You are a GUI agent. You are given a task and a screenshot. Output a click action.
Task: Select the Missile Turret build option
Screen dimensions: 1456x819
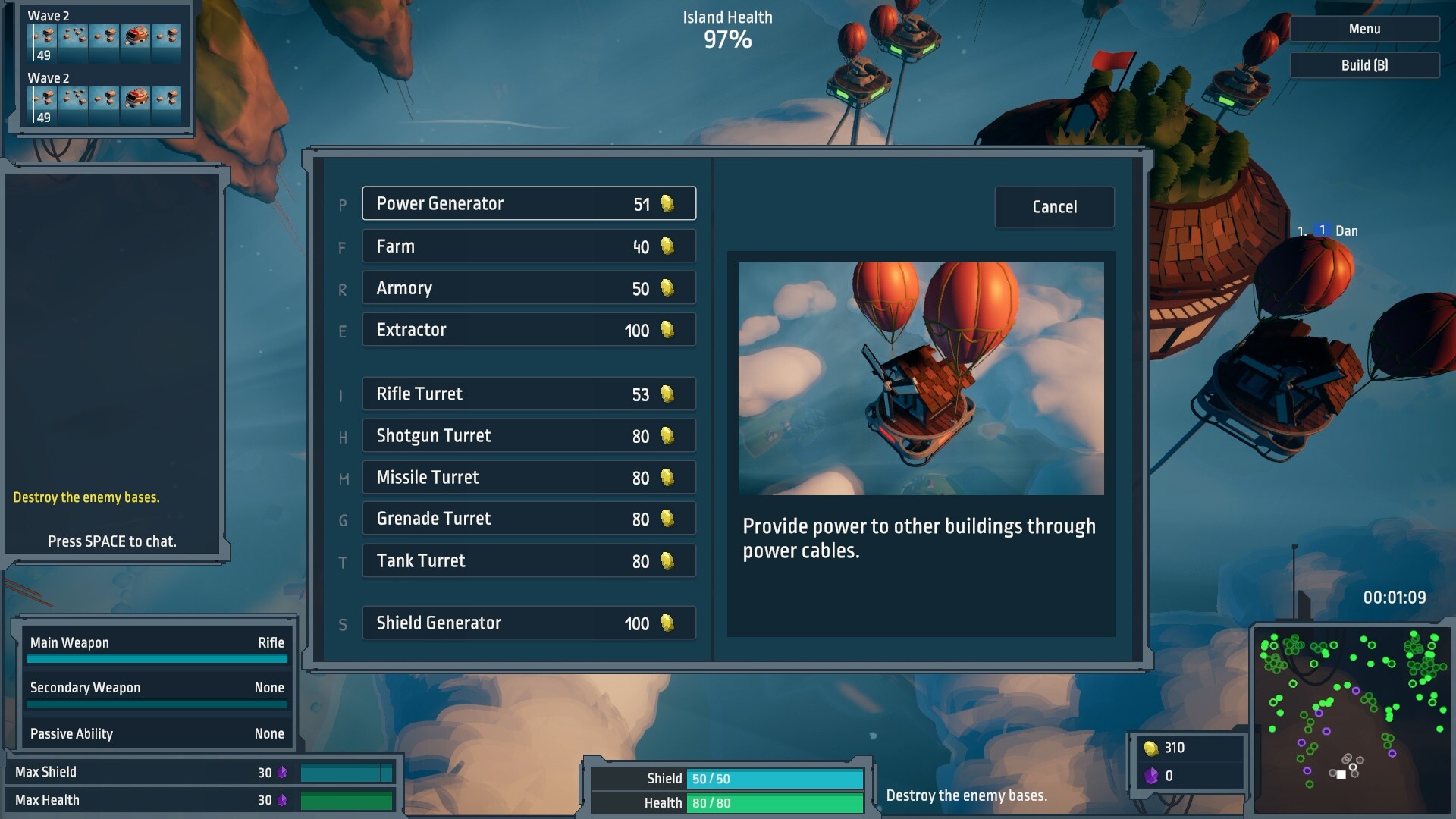point(529,477)
